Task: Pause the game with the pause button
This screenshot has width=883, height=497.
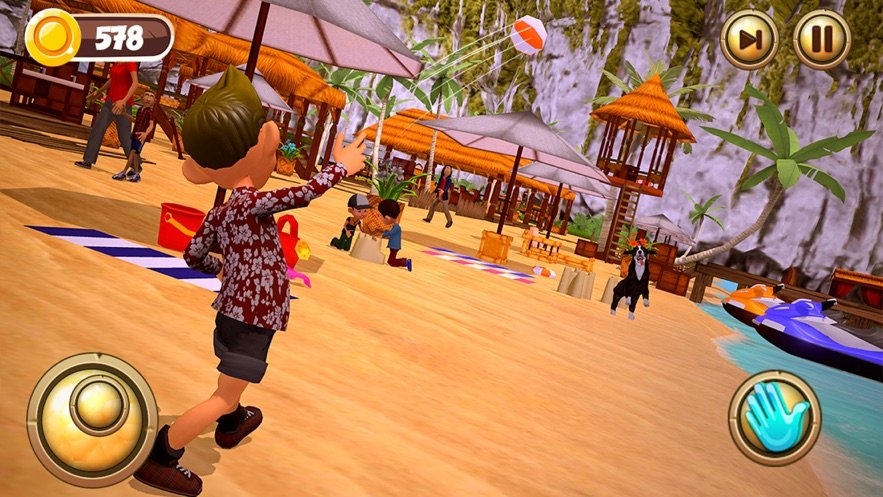Action: pos(822,40)
